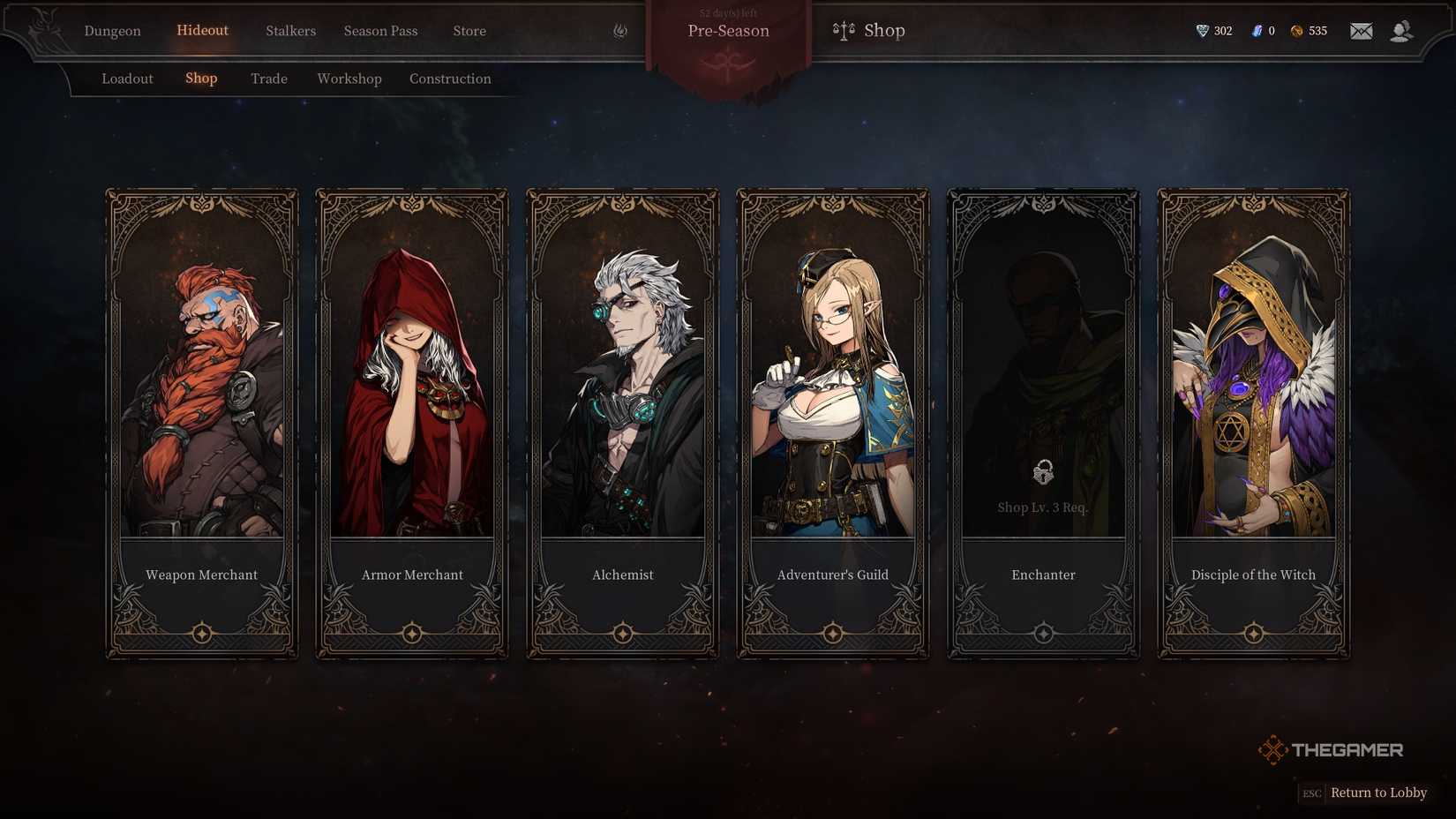
Task: Switch to the Loadout sub-tab
Action: point(127,79)
